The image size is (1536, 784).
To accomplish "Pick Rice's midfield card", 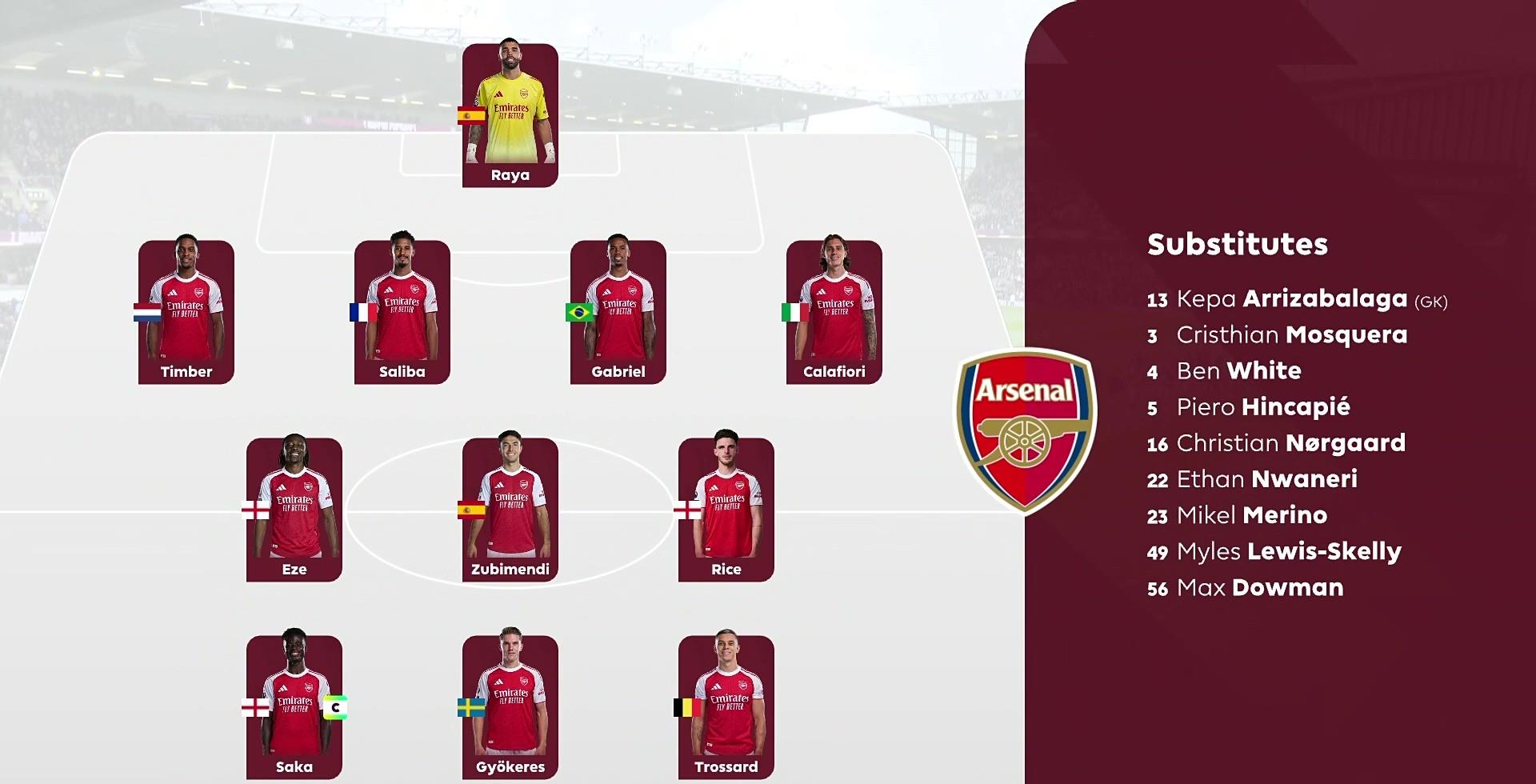I will pos(726,510).
